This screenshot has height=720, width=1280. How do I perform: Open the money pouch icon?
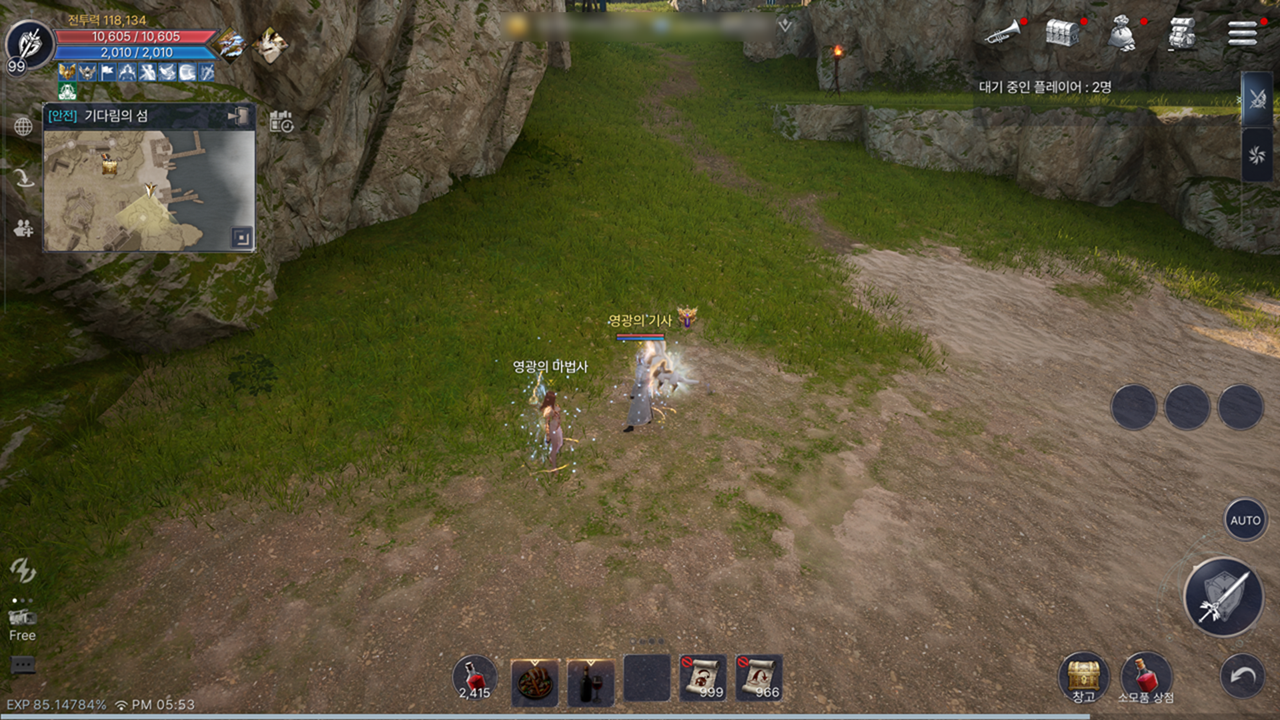click(x=1122, y=33)
